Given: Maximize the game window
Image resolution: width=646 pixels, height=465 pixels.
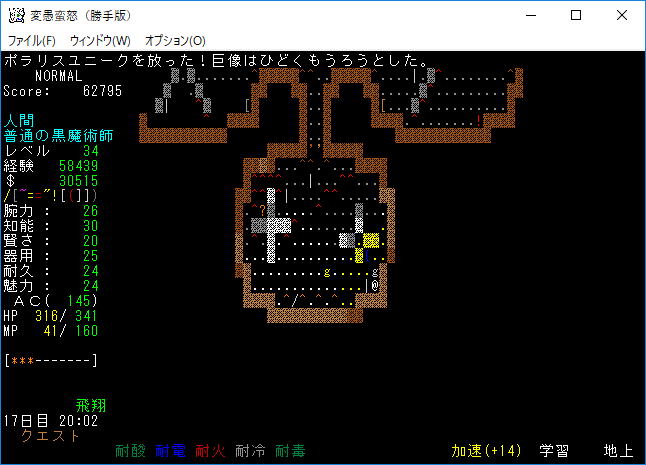Looking at the screenshot, I should (576, 16).
